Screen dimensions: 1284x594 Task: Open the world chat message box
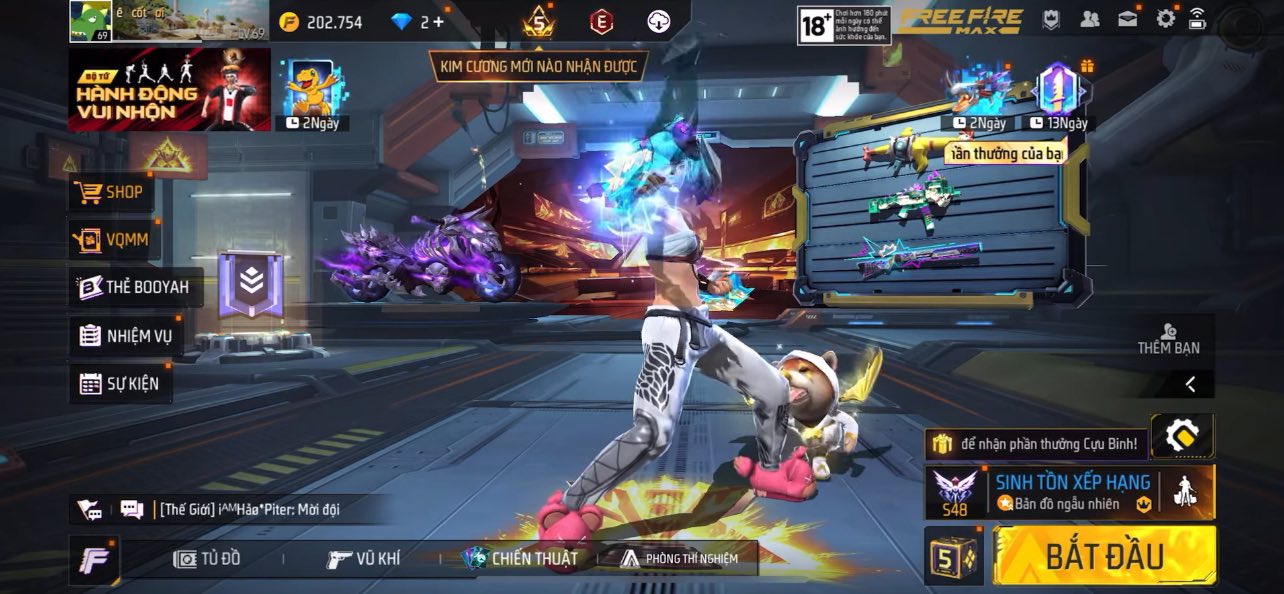pyautogui.click(x=250, y=509)
